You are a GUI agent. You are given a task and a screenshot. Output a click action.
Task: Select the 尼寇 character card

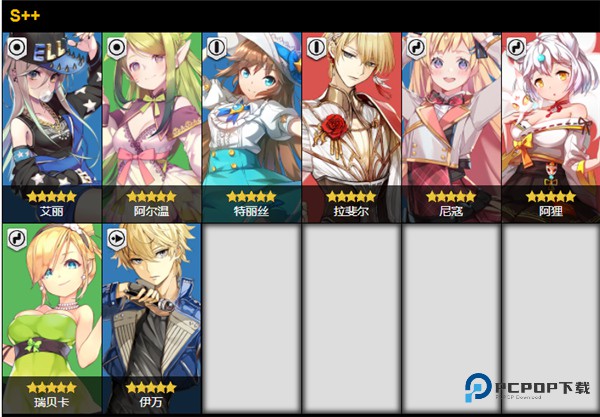click(x=452, y=126)
